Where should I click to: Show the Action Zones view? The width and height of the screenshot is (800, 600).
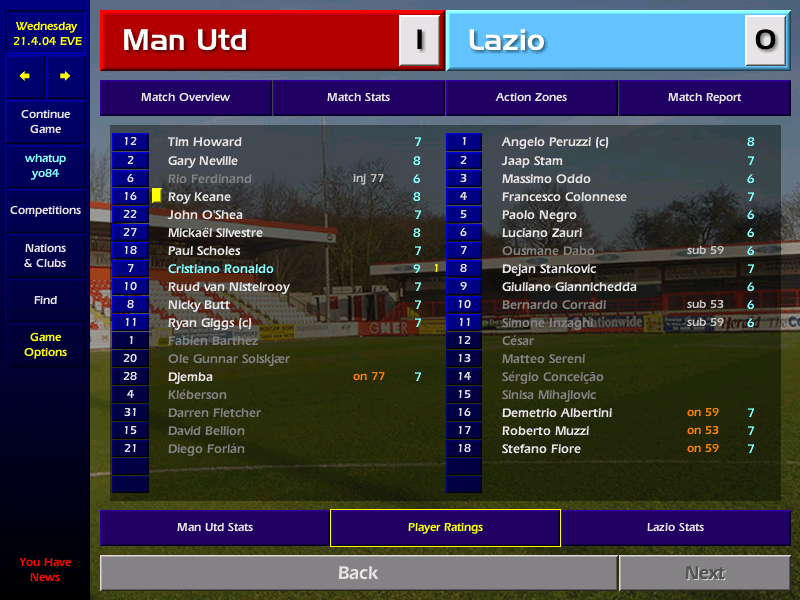[531, 97]
